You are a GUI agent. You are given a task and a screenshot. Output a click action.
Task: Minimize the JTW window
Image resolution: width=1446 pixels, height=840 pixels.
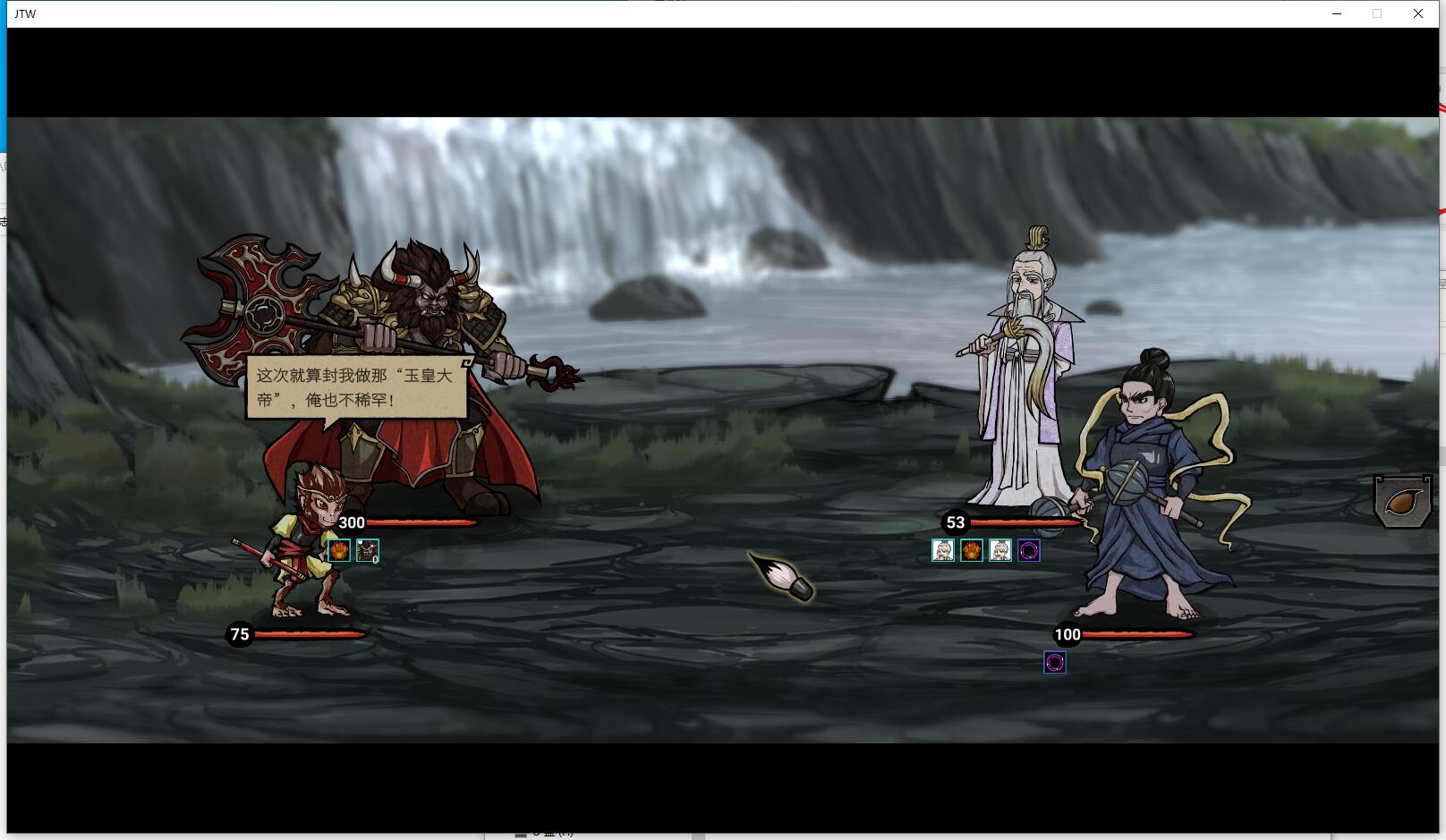point(1337,13)
